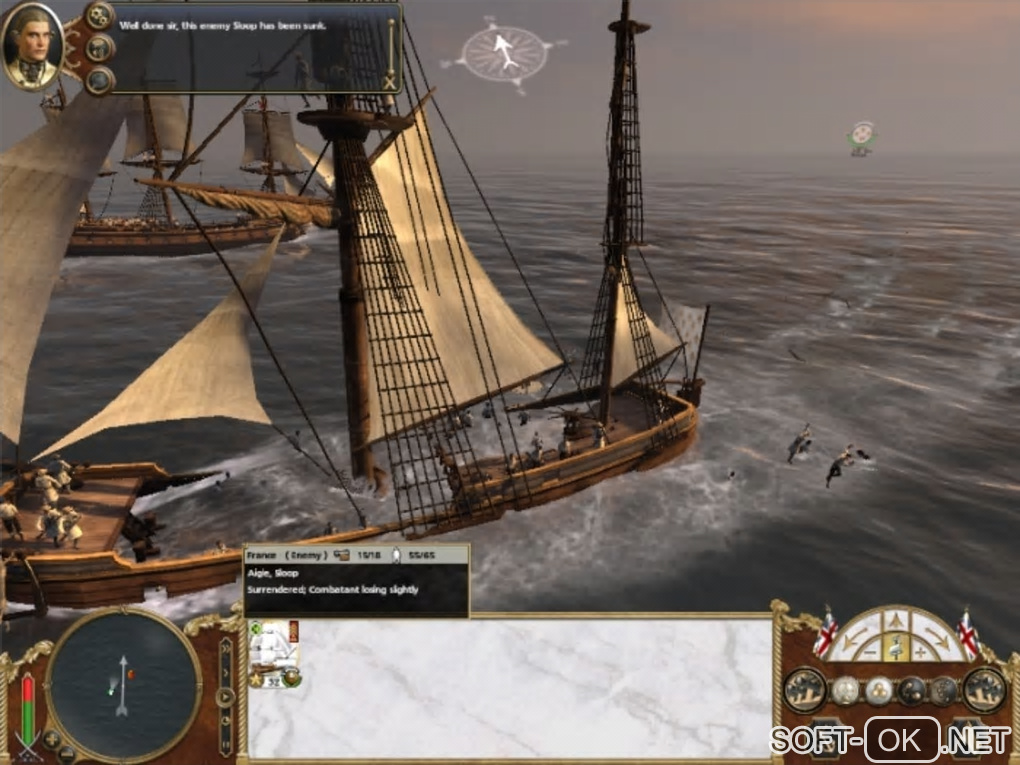Click the circular radar minimap

click(x=123, y=684)
